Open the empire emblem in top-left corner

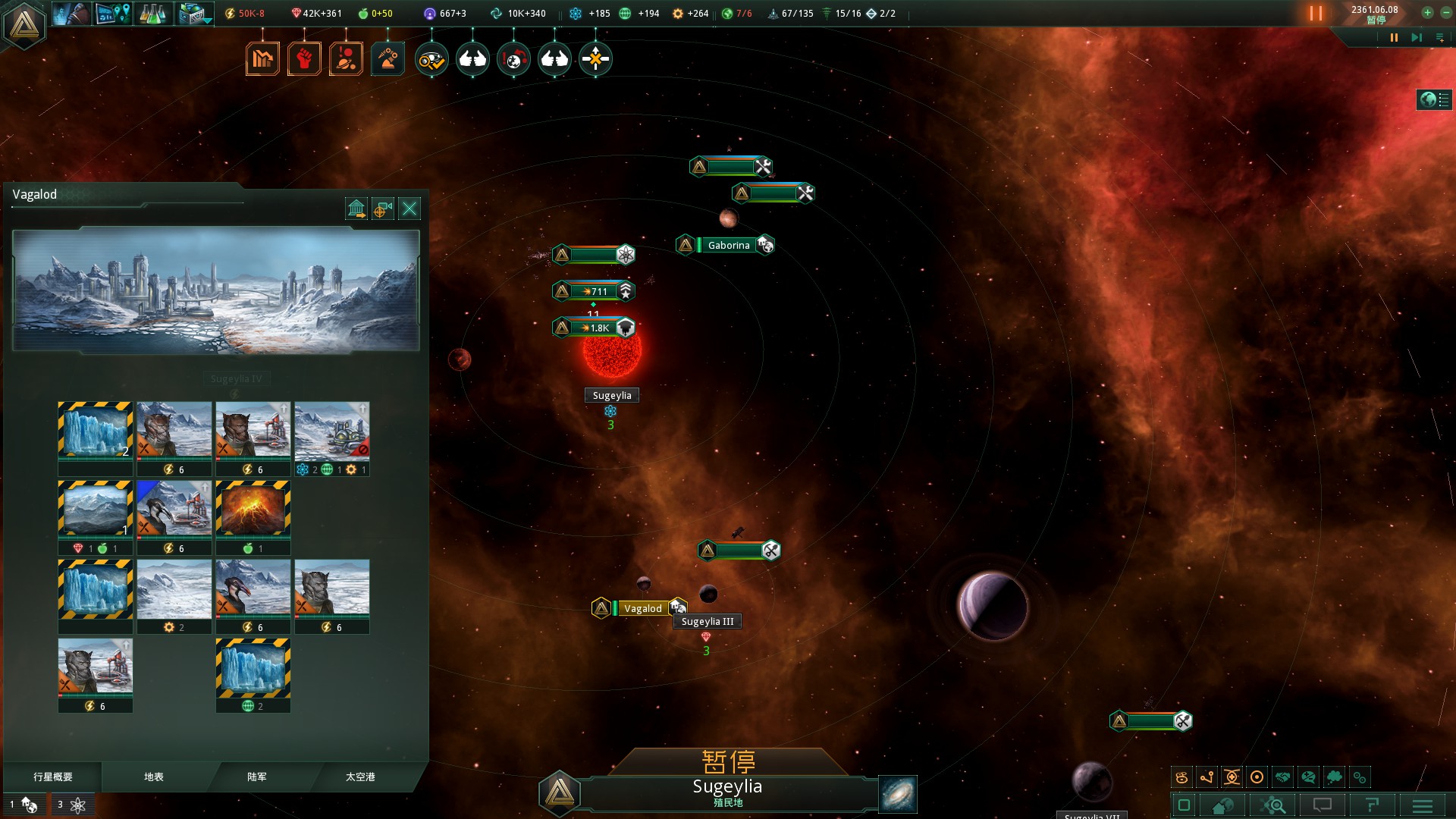tap(24, 24)
